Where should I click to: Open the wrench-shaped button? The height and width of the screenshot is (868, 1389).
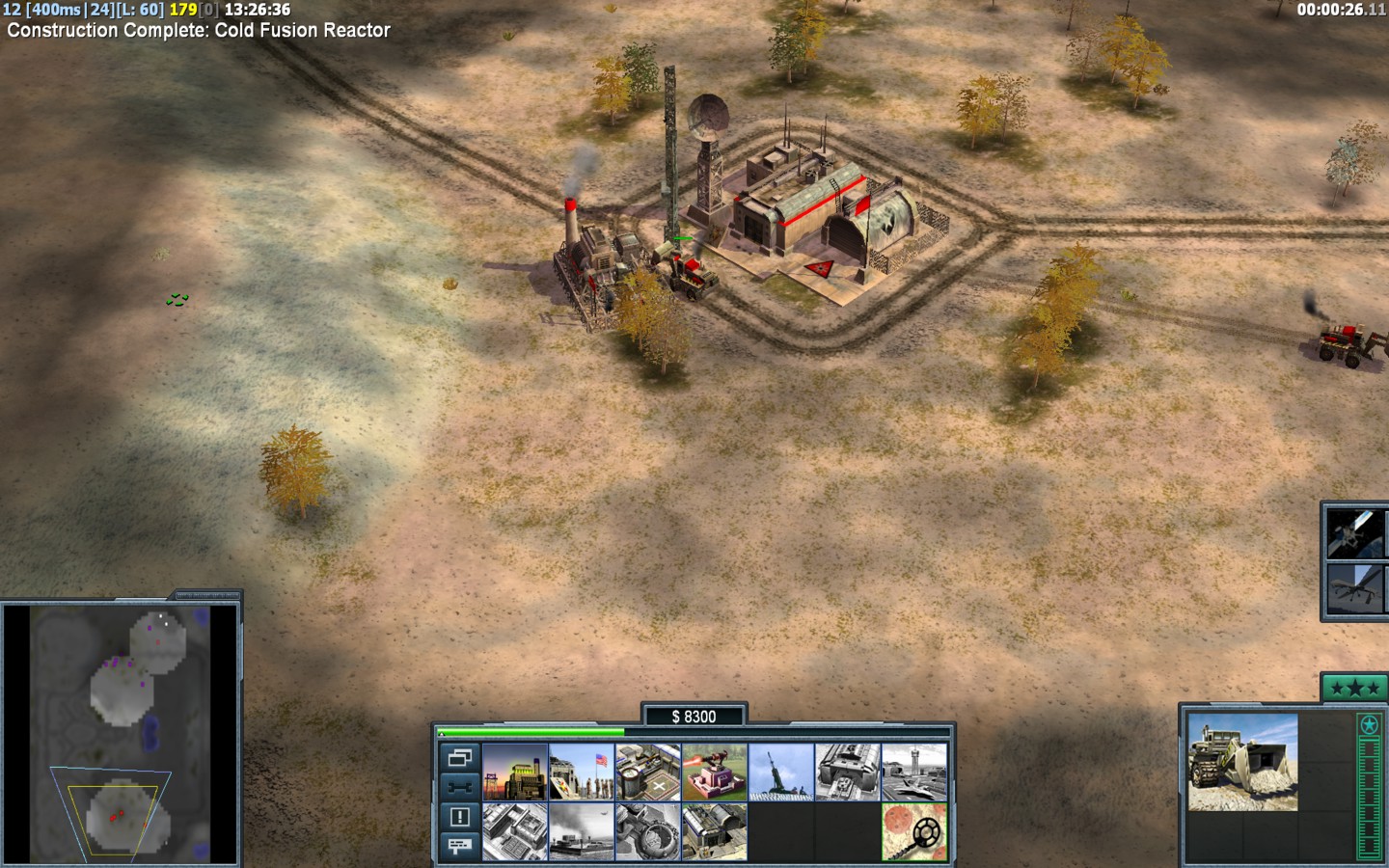459,787
